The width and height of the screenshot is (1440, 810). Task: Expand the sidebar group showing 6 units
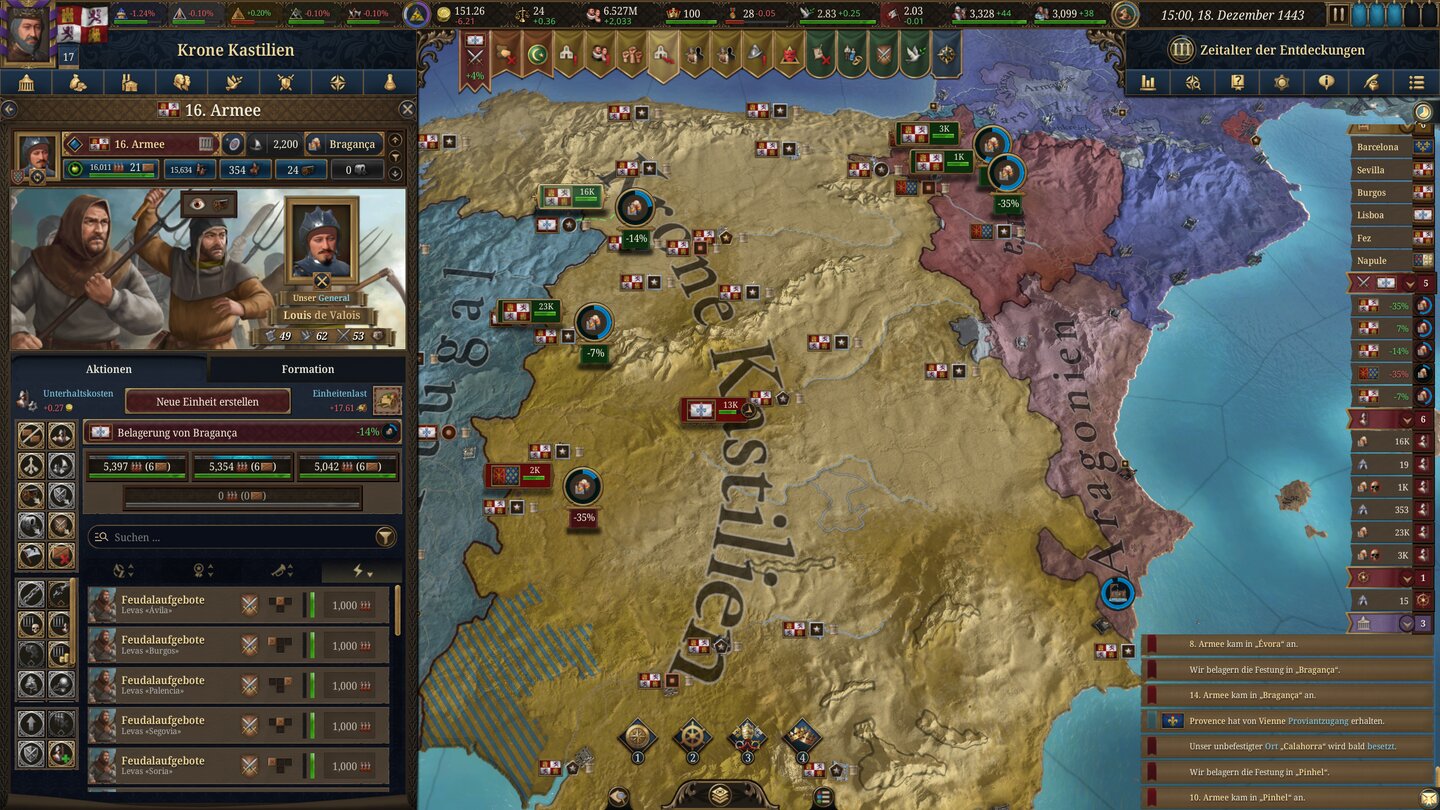click(1406, 419)
